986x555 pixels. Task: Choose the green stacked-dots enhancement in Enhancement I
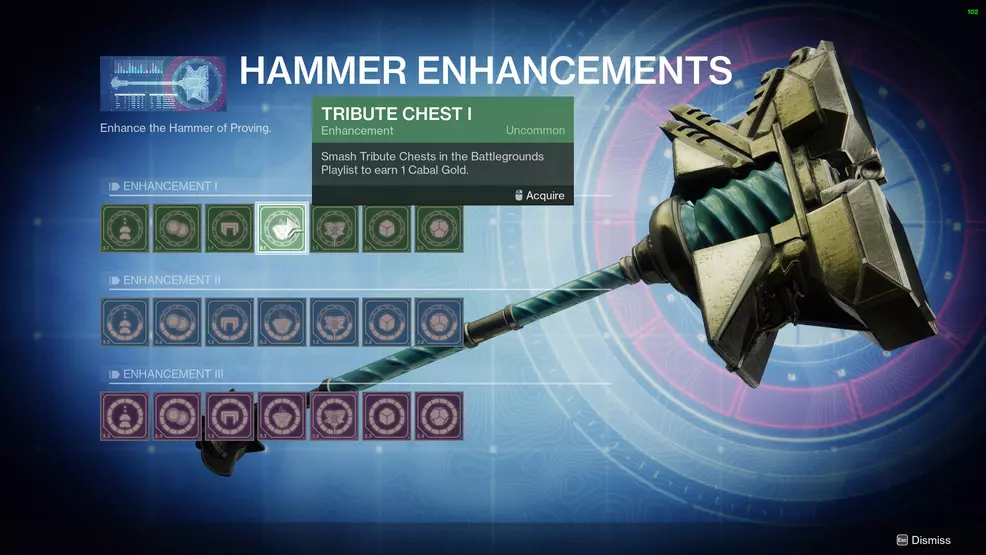(125, 229)
